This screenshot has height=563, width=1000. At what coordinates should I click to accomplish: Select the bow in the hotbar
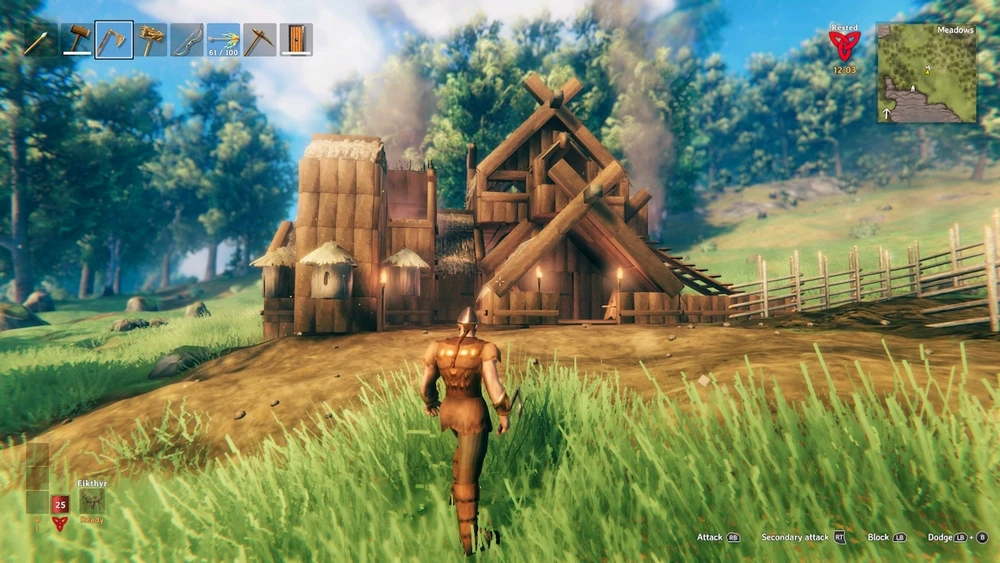pyautogui.click(x=186, y=40)
